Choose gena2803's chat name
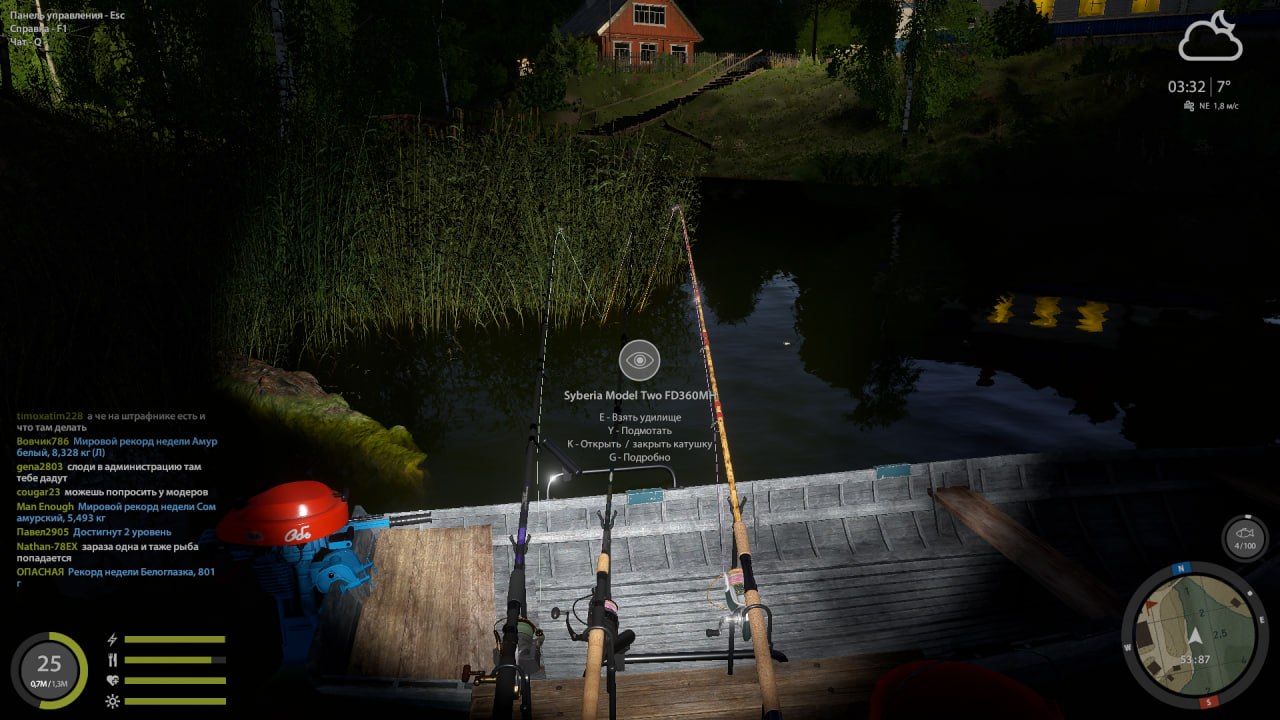 pos(39,466)
